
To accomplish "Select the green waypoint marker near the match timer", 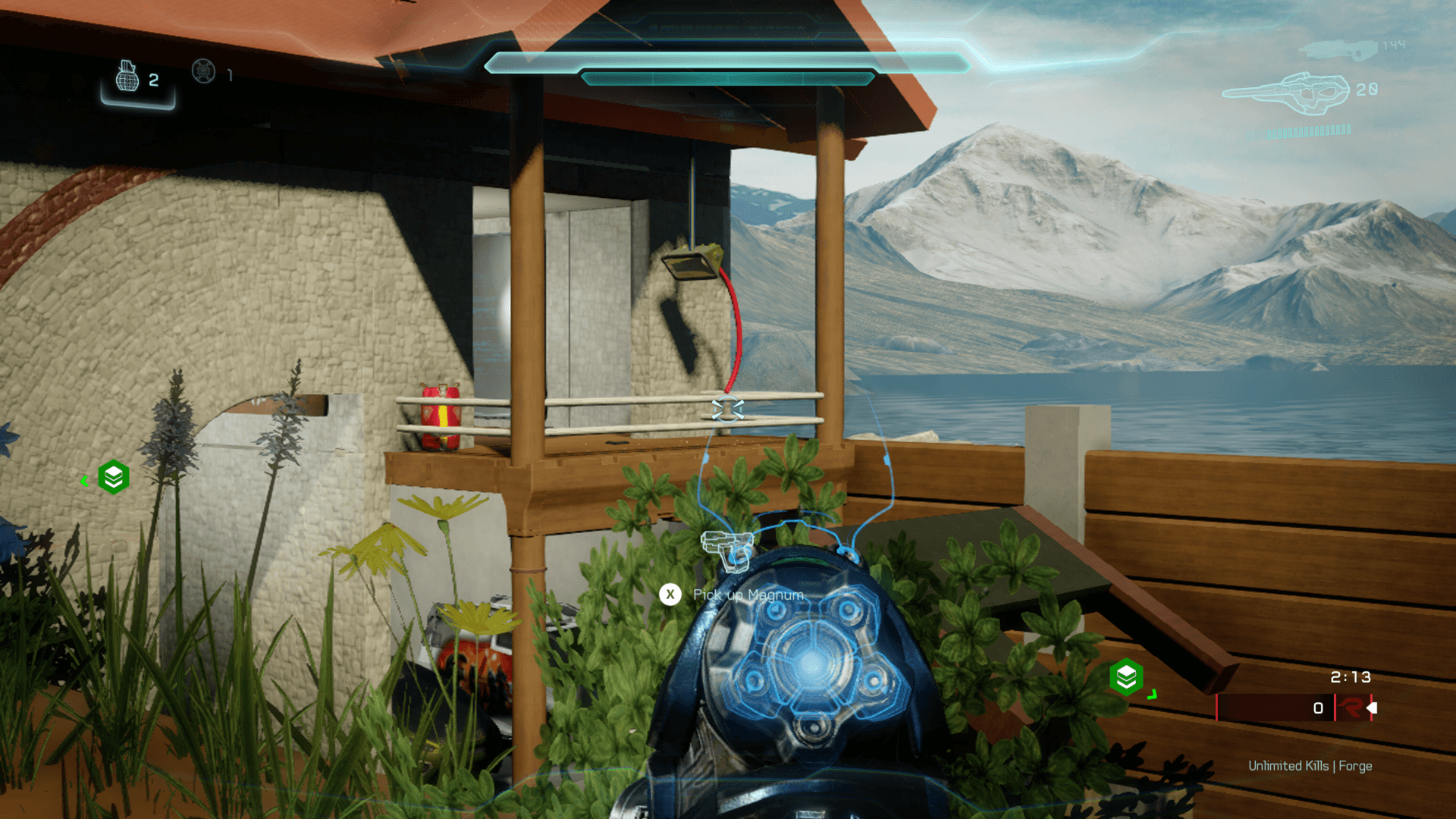I will tap(1126, 676).
